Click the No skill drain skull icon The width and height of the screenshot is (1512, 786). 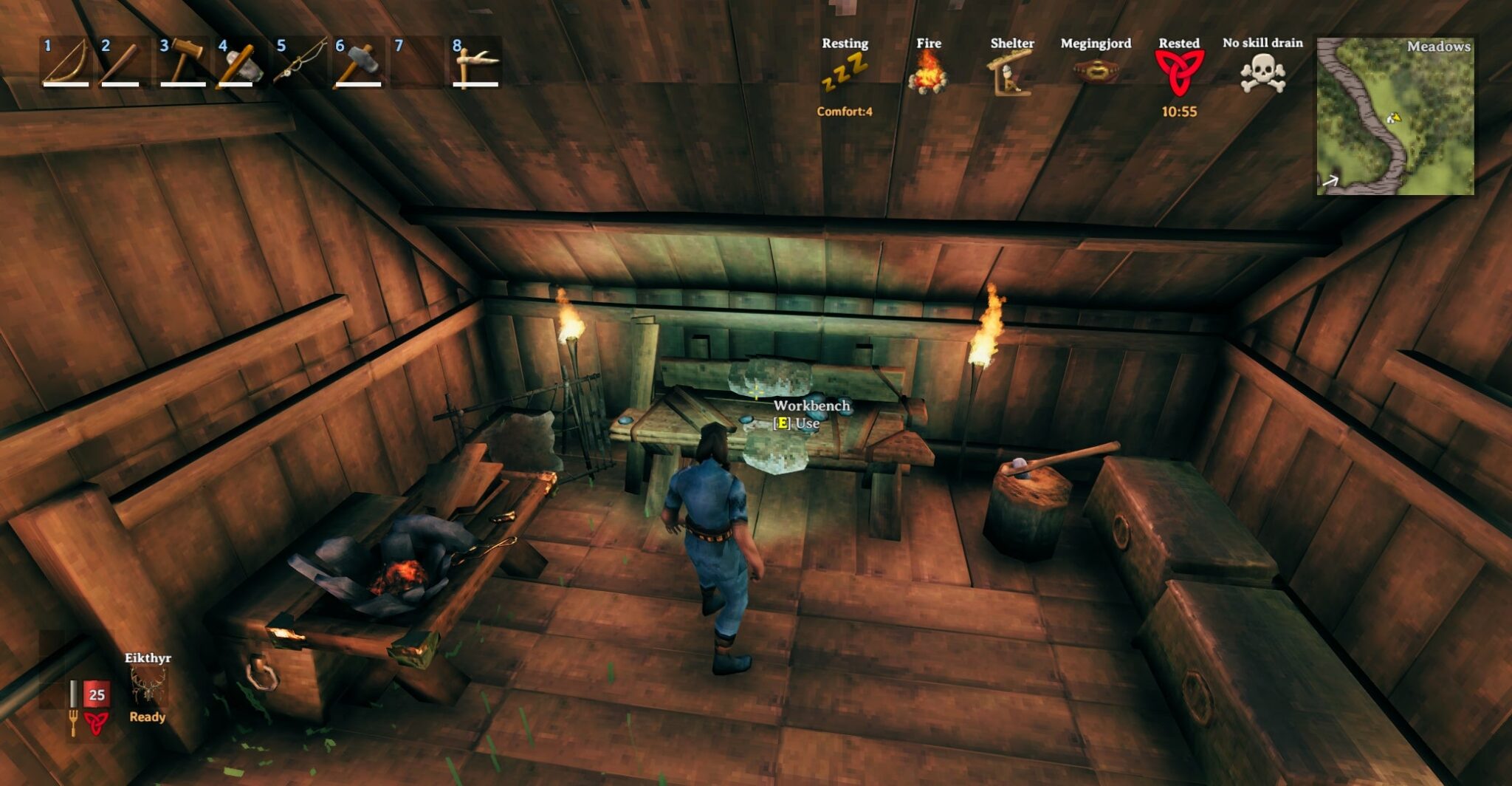[1263, 74]
